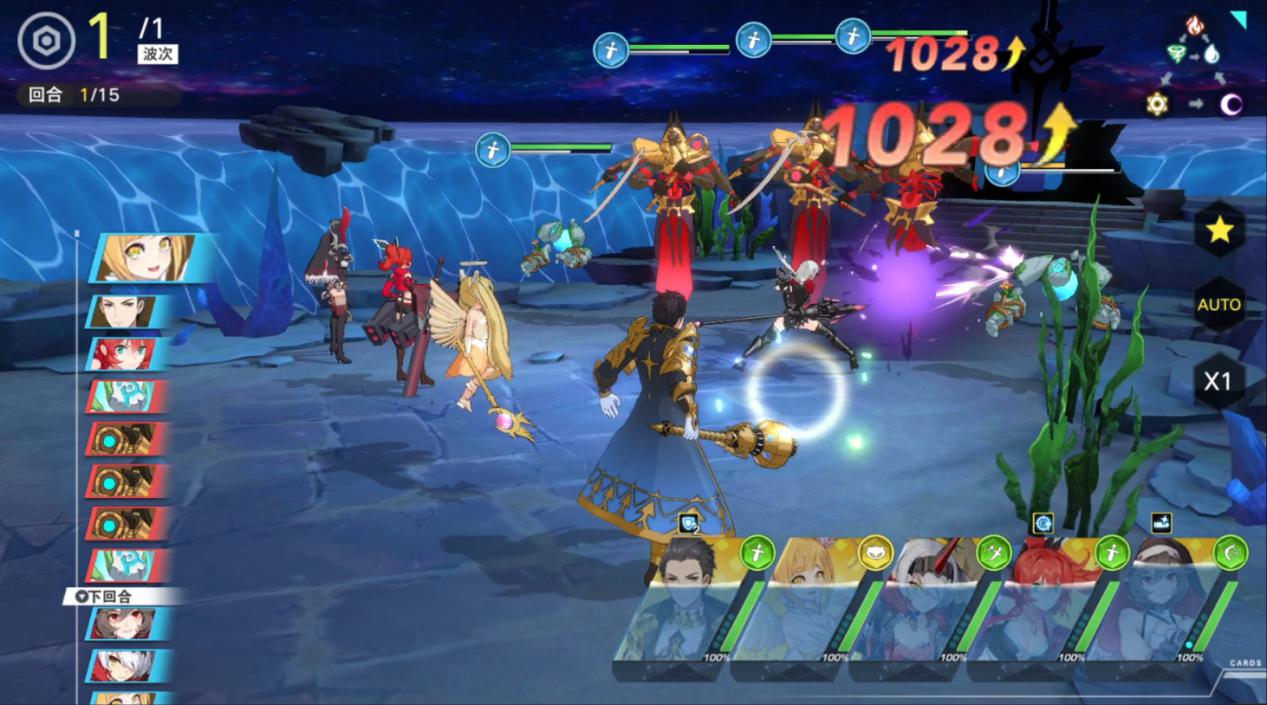
Task: Change the X1 battle speed
Action: coord(1219,381)
